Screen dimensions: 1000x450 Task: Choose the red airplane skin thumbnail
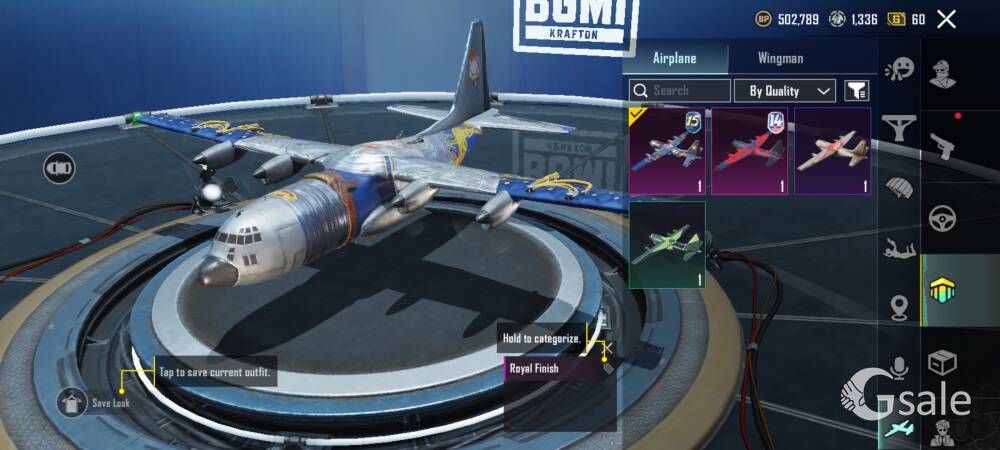click(x=749, y=151)
